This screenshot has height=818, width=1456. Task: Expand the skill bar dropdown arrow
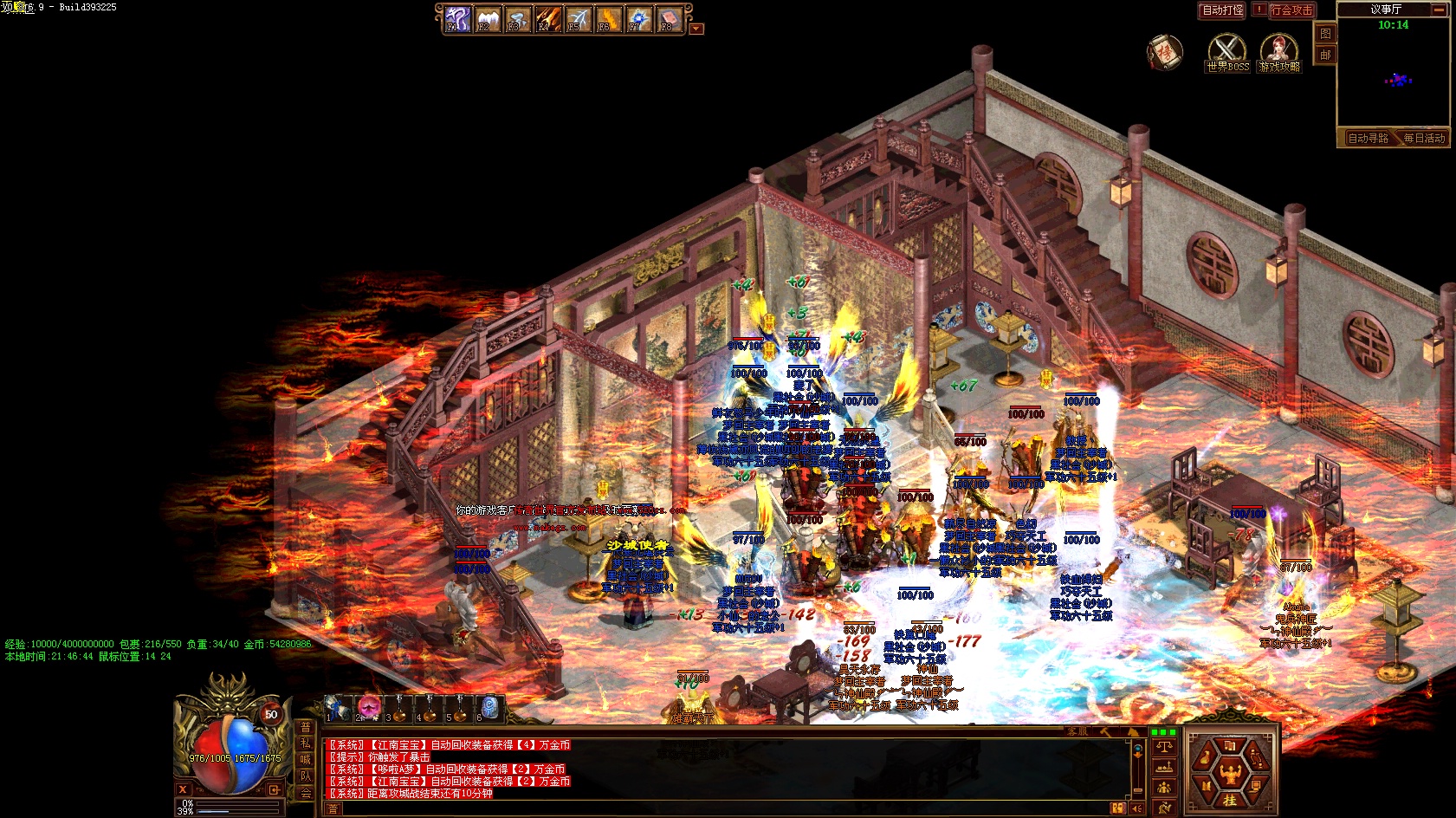(x=696, y=29)
